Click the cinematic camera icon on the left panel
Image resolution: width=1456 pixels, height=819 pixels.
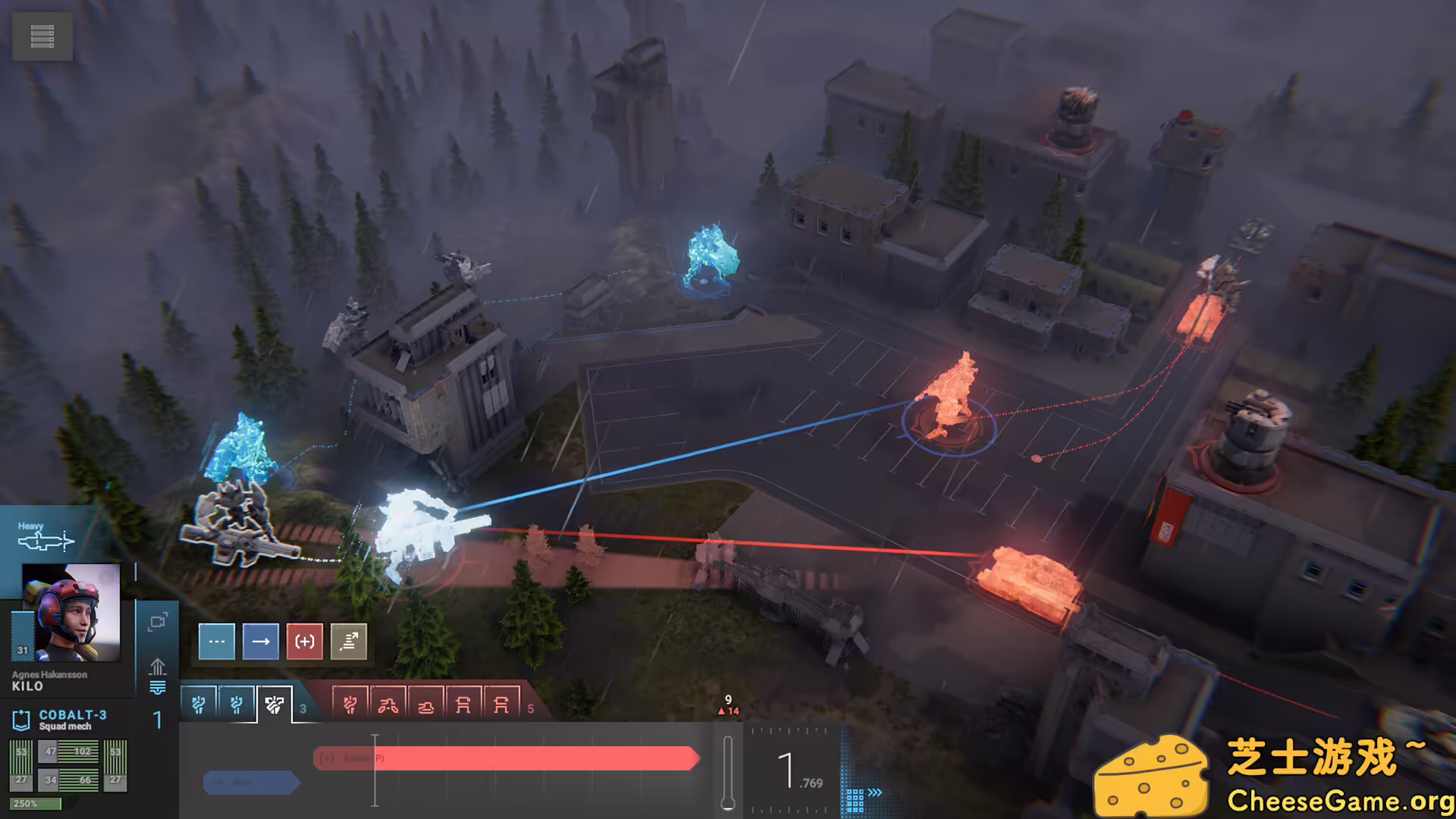tap(158, 620)
